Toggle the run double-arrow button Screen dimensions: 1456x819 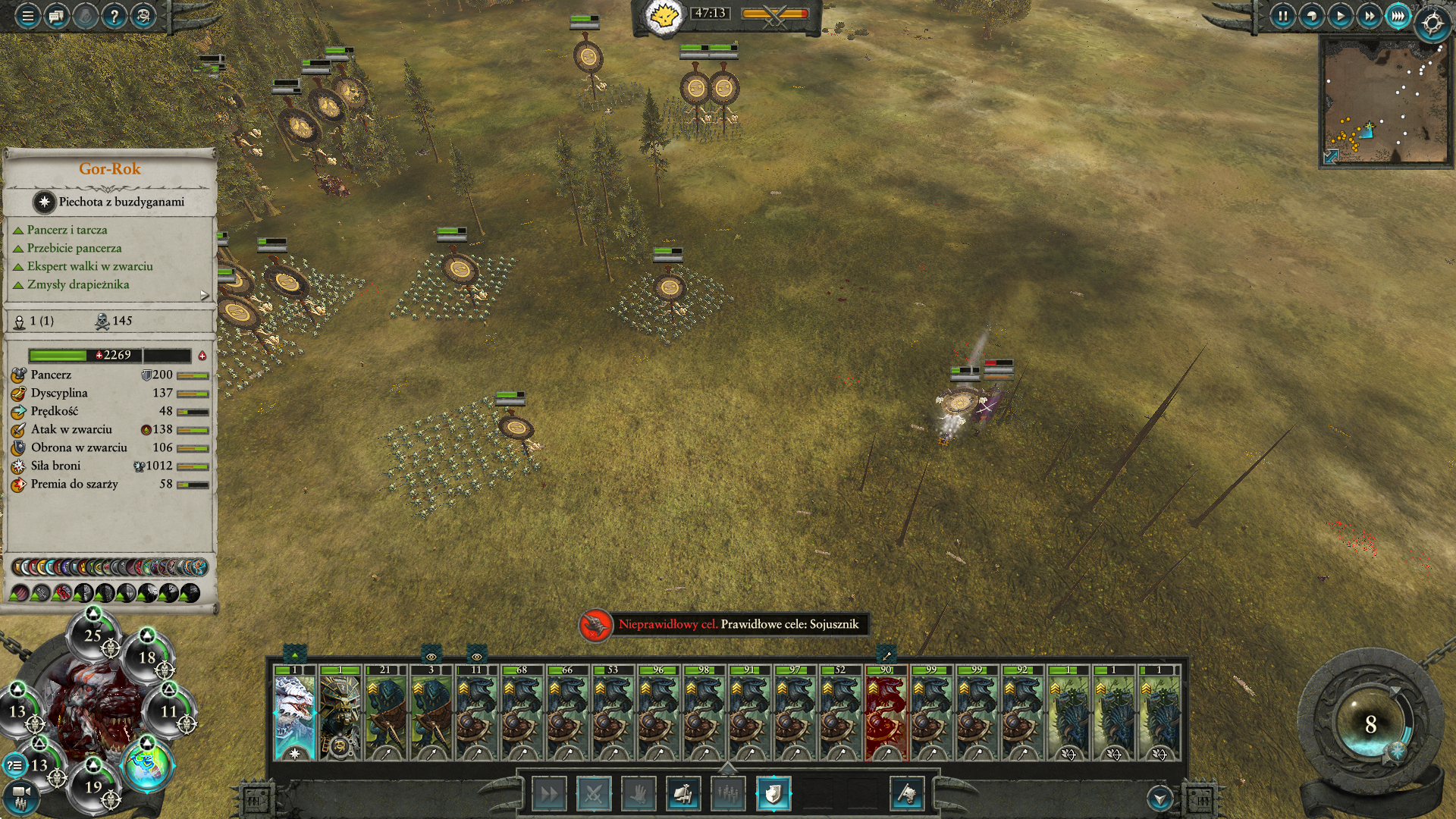tap(549, 794)
